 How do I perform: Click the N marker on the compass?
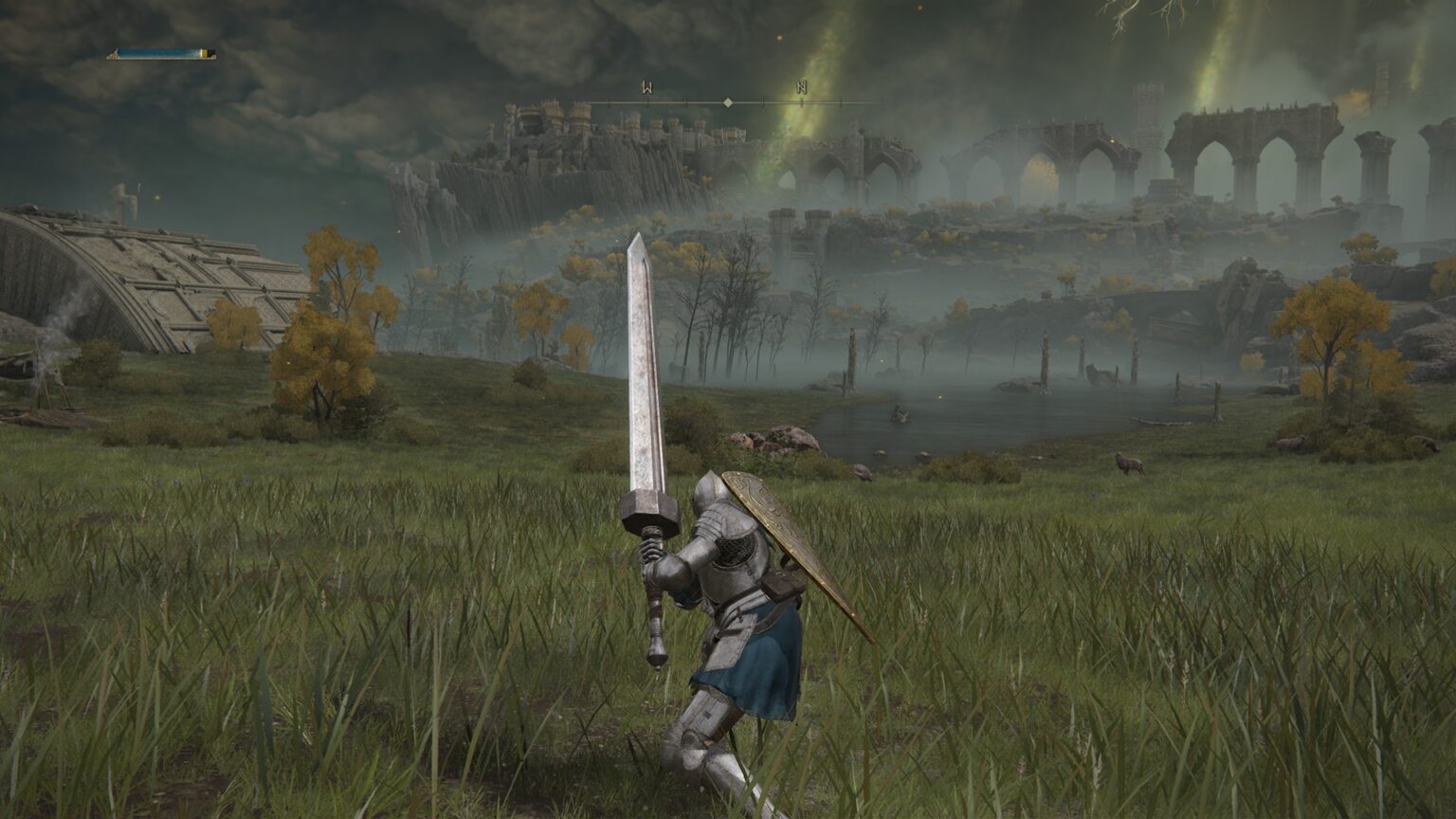(x=802, y=87)
